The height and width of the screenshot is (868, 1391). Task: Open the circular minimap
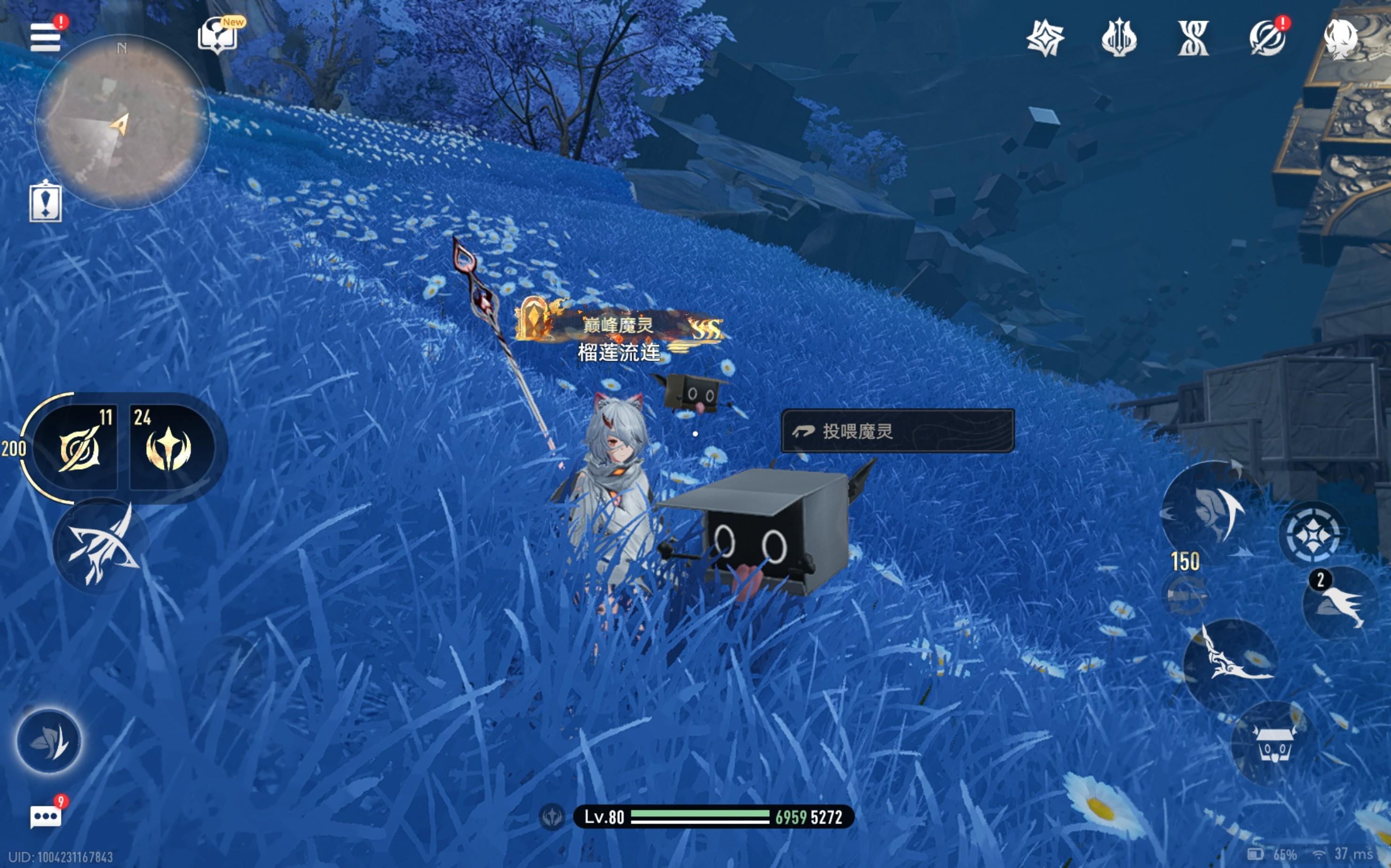[122, 122]
